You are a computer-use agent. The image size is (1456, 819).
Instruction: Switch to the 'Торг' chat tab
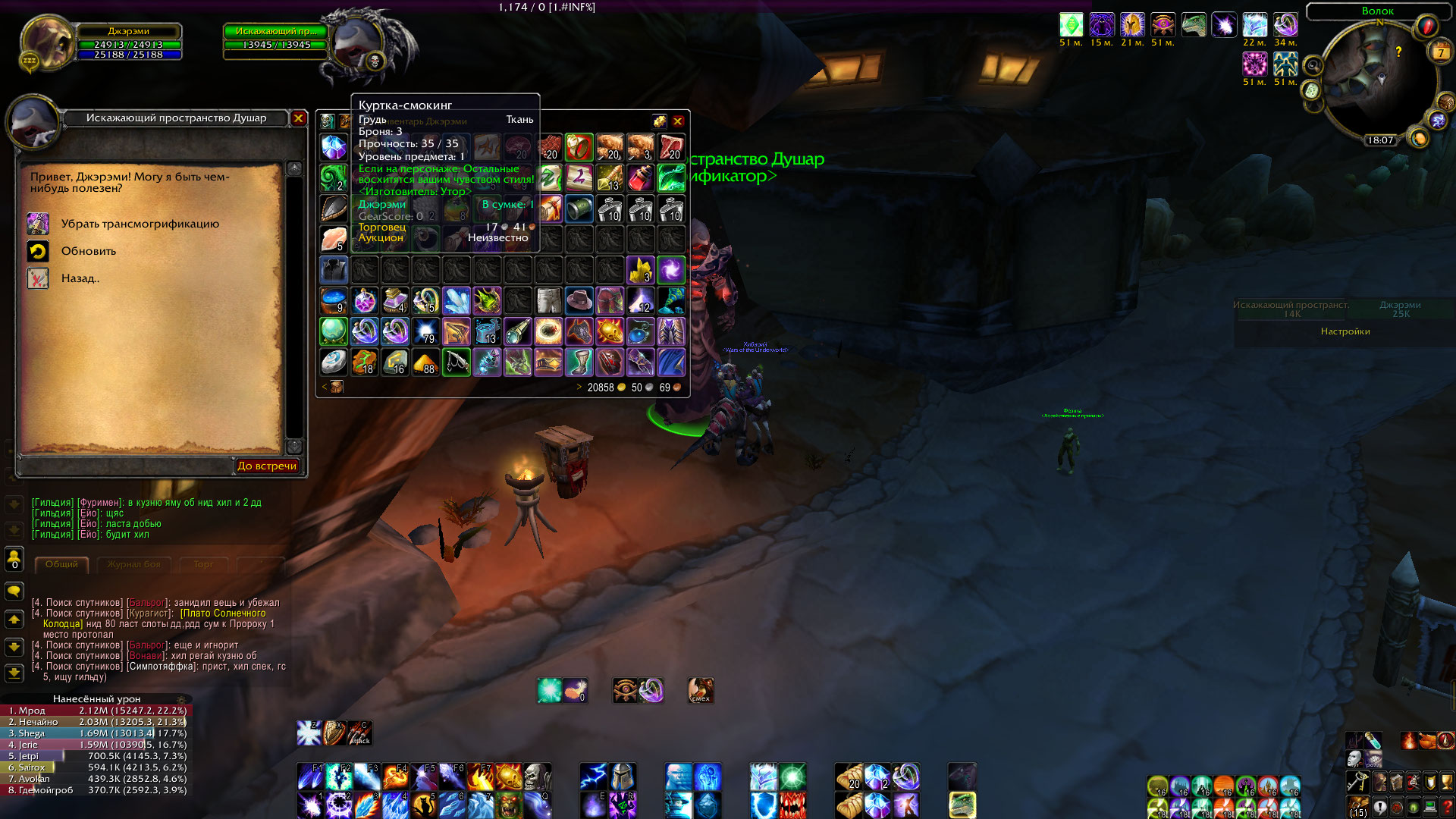coord(203,564)
